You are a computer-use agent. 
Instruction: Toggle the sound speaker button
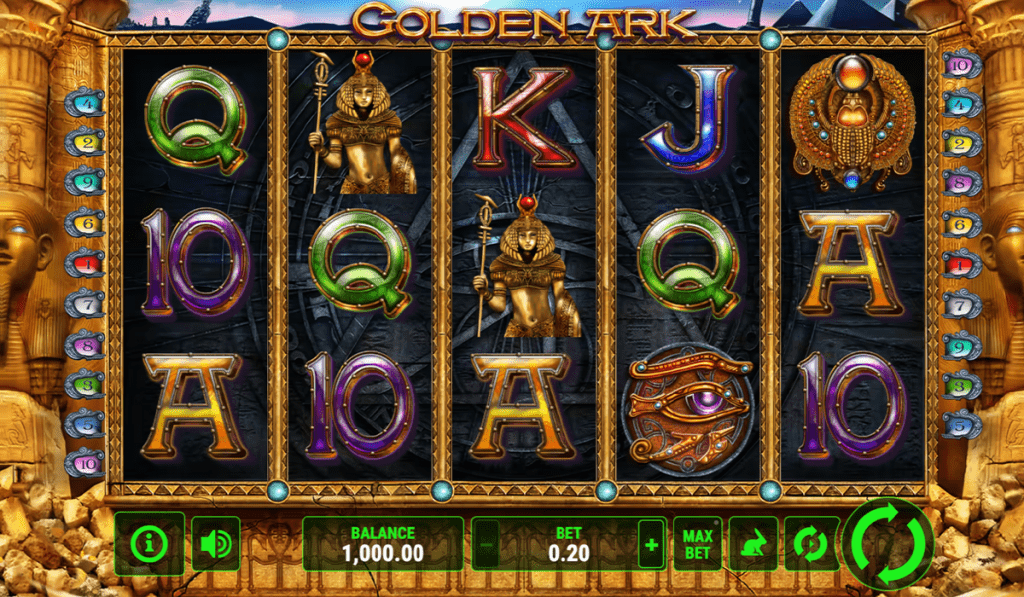tap(215, 543)
